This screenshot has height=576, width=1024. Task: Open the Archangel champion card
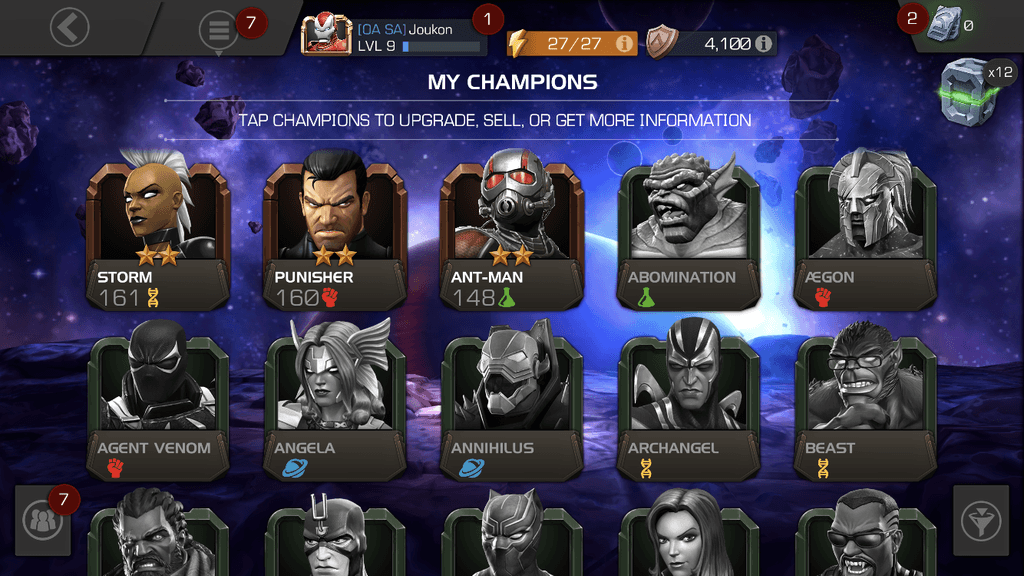(x=688, y=406)
